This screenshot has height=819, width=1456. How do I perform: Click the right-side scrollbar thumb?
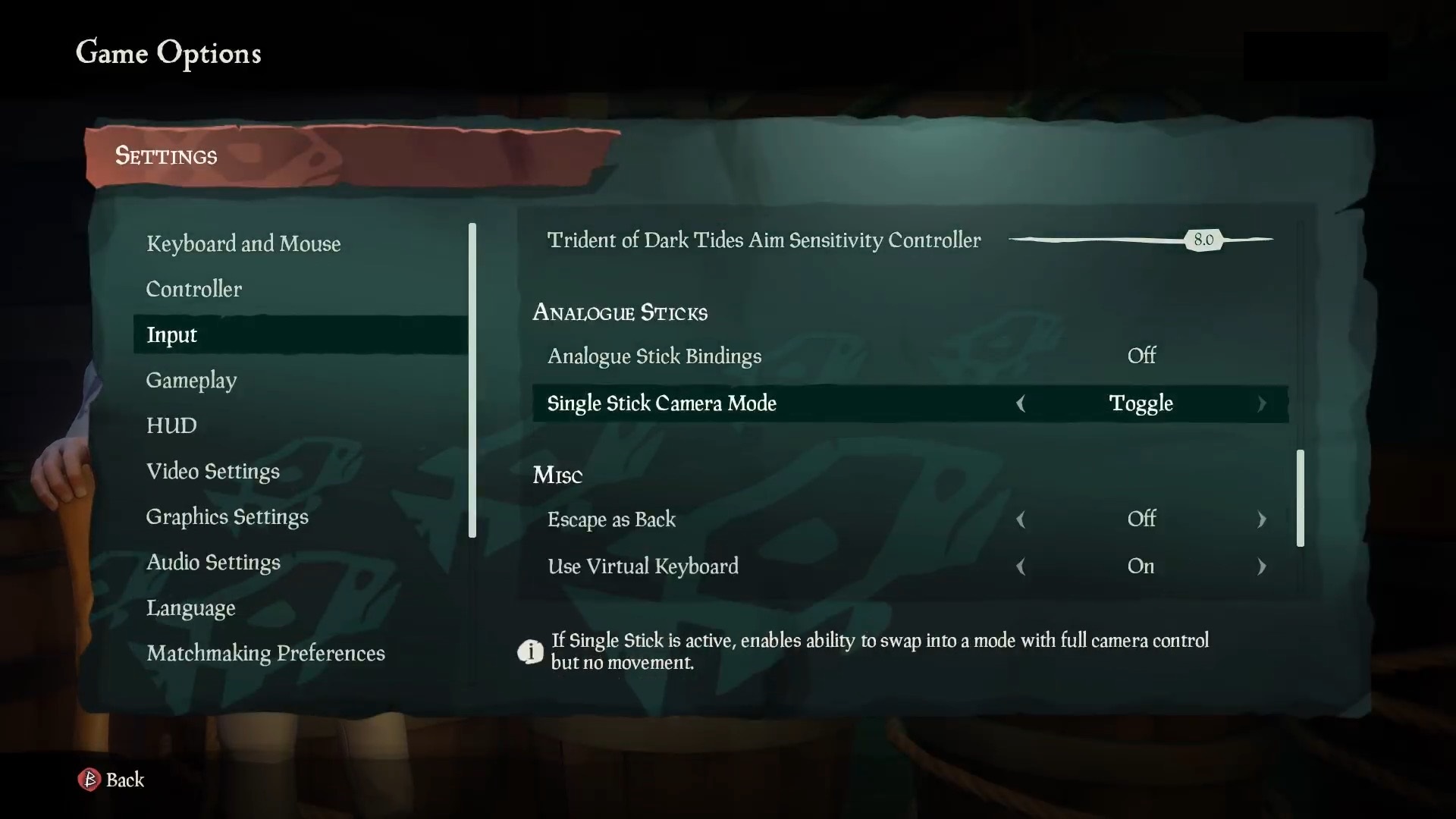(x=1301, y=498)
